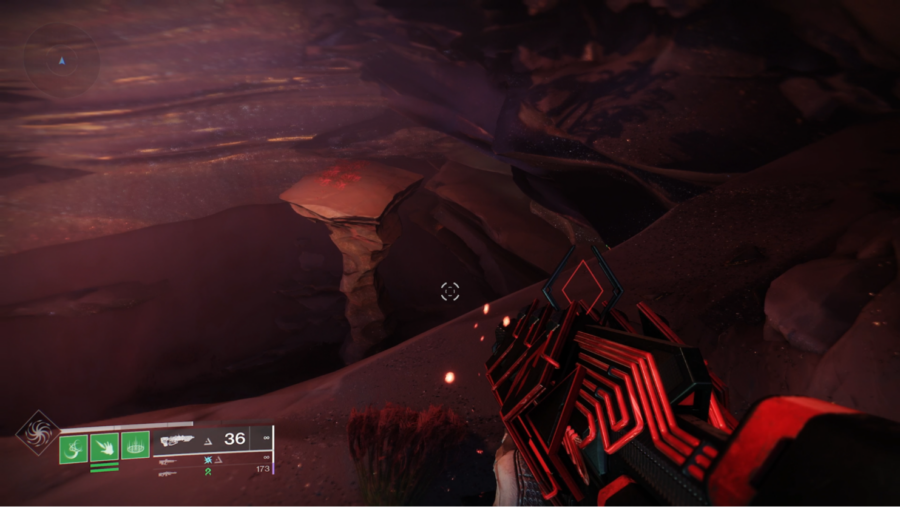
Task: Click the circular radar in the corner
Action: (61, 60)
